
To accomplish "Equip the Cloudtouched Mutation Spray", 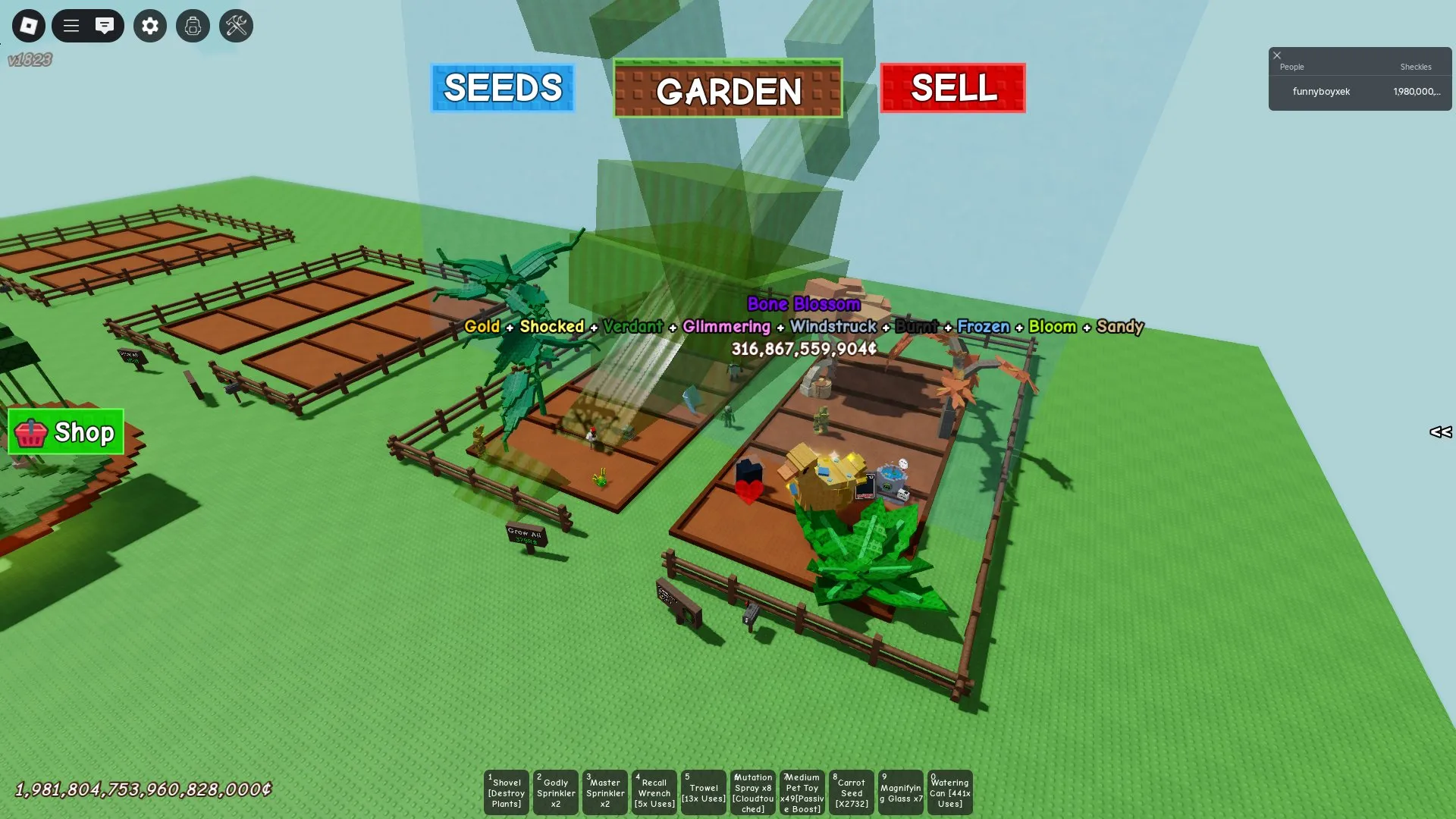I will (753, 792).
